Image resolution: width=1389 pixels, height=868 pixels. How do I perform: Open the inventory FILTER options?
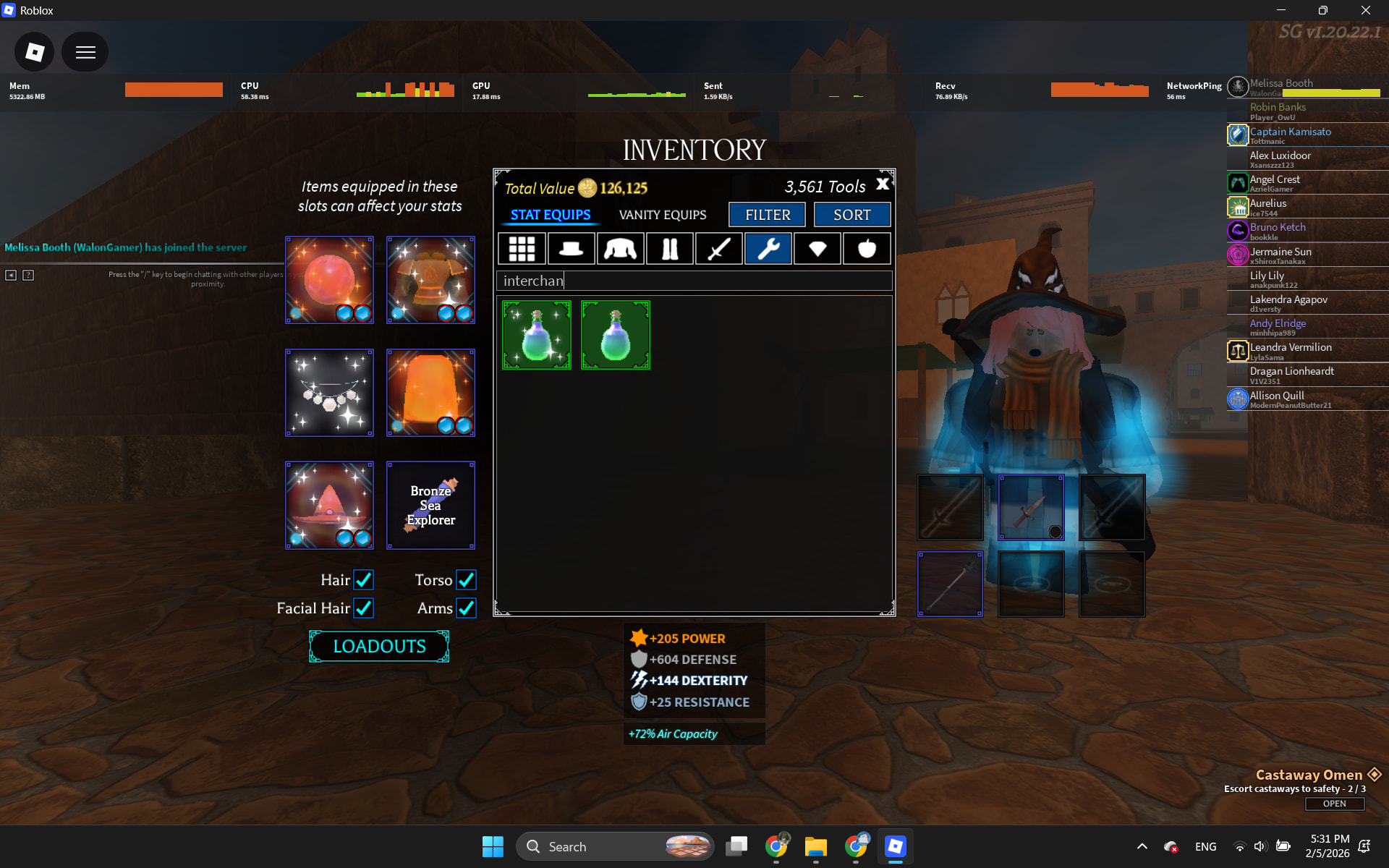pos(767,215)
